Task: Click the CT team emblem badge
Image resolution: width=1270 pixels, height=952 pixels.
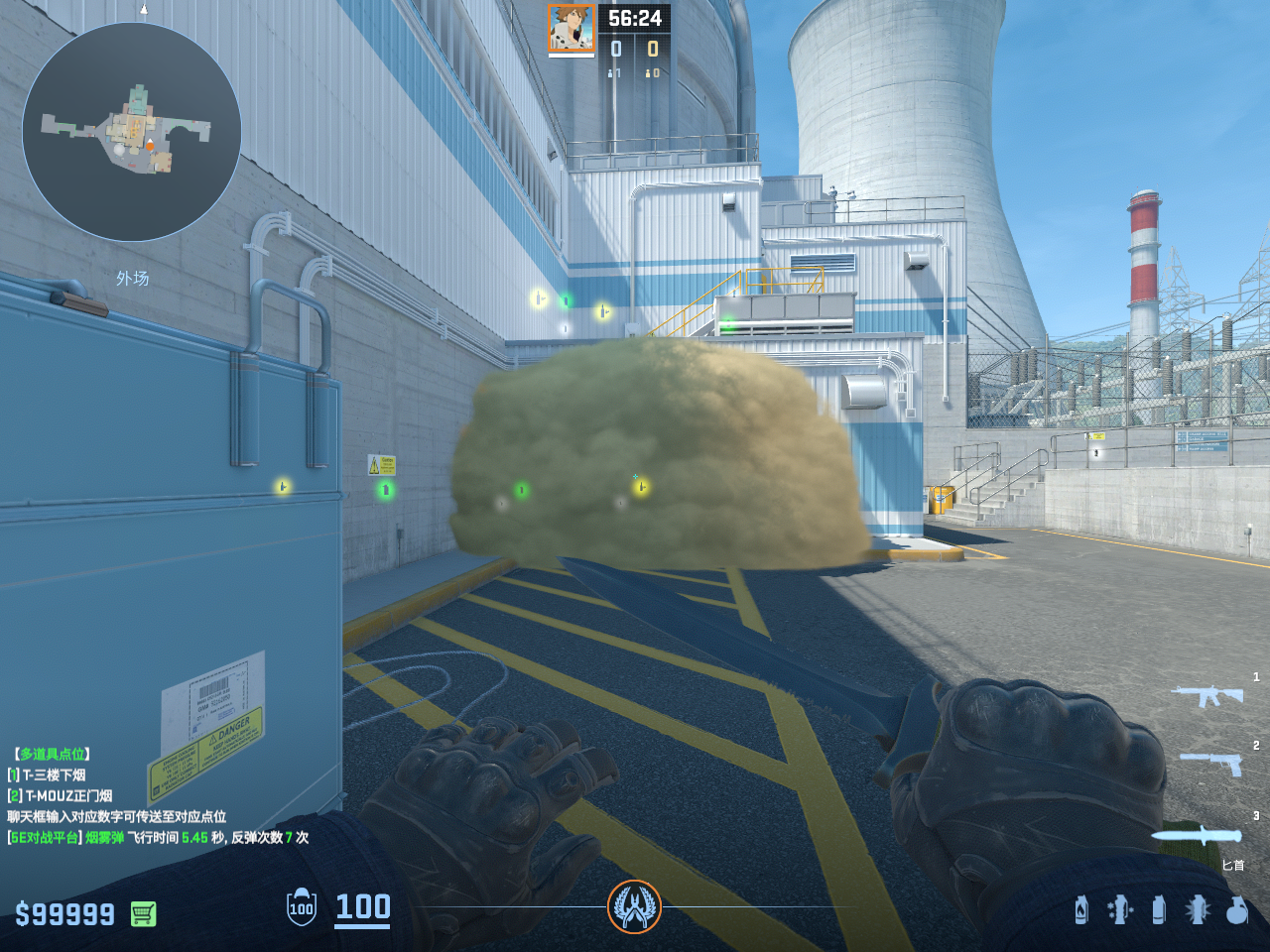Action: [x=634, y=906]
